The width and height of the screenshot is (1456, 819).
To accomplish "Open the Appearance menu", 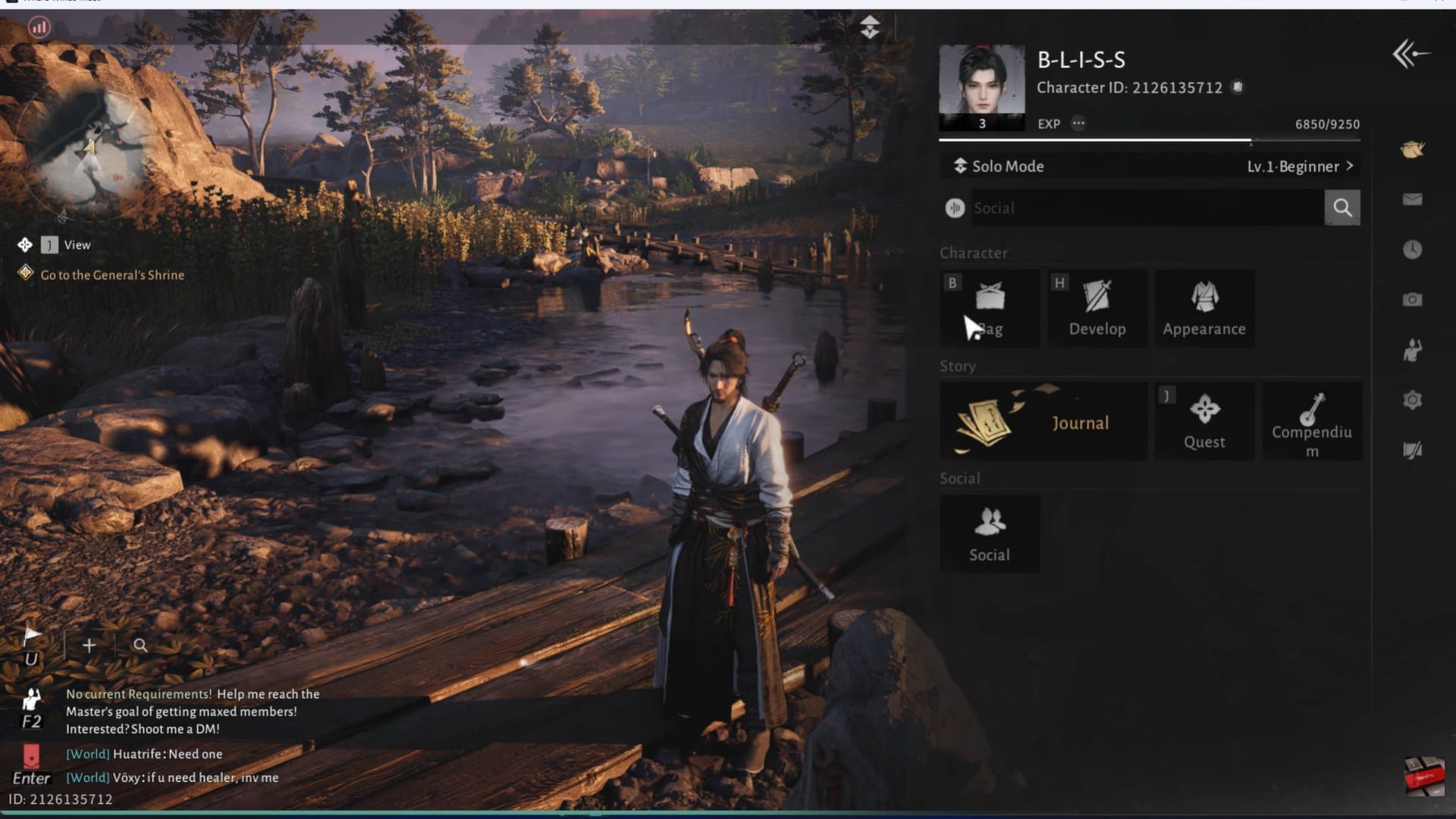I will [1204, 309].
